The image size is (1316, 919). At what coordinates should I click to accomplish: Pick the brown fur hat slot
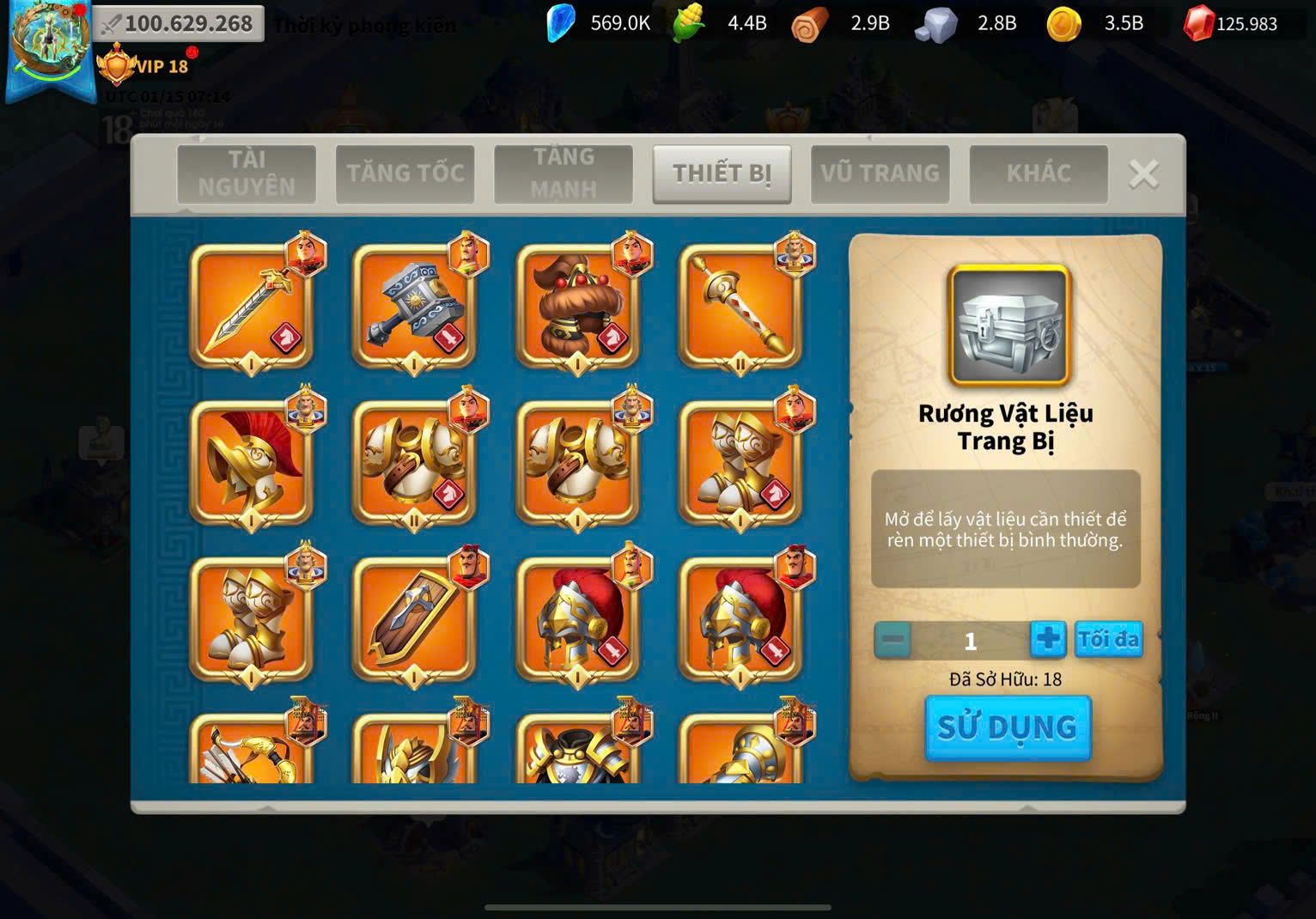coord(577,307)
